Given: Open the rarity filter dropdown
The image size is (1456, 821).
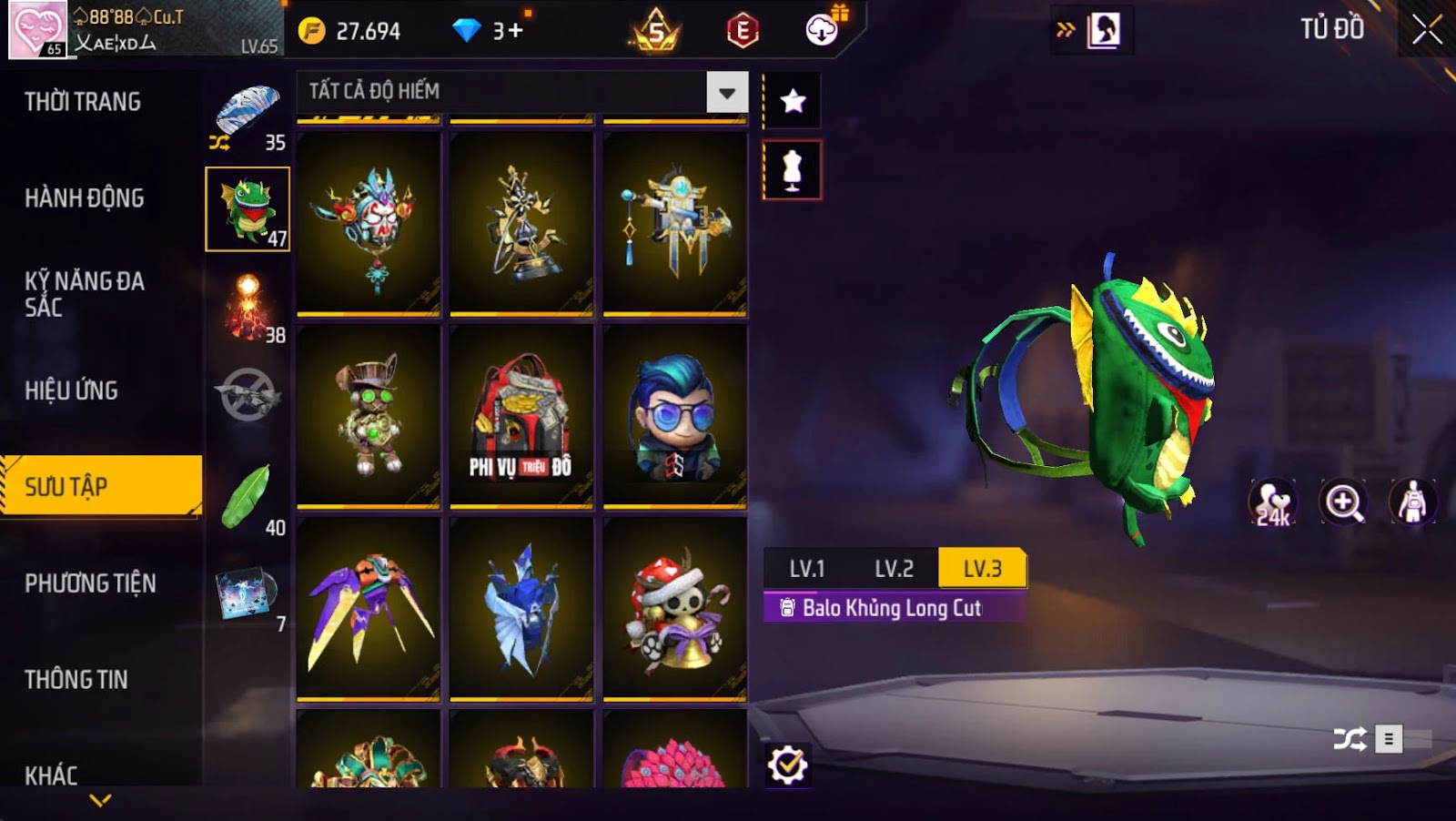Looking at the screenshot, I should pos(726,92).
